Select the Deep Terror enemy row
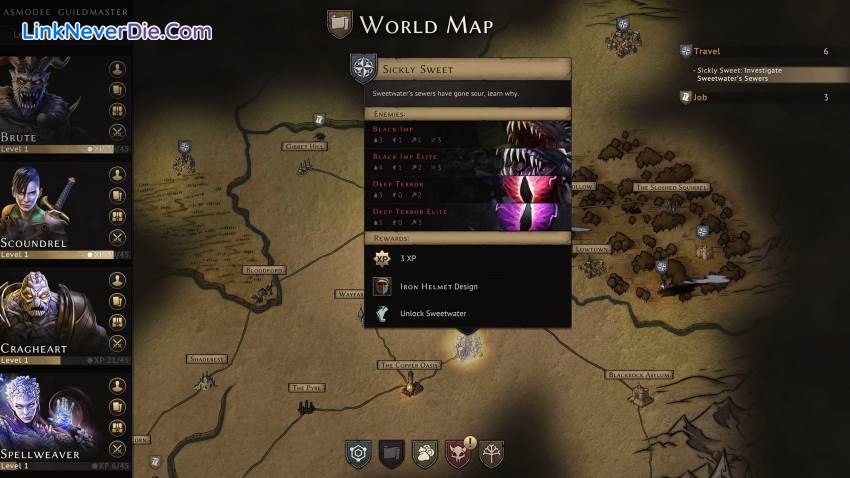 pos(468,189)
